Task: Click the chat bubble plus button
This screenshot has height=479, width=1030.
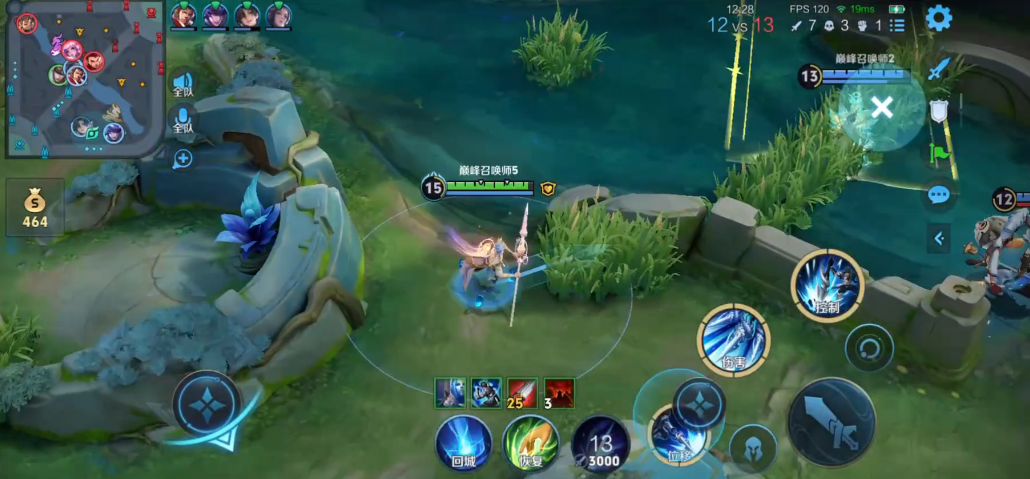Action: pos(182,158)
